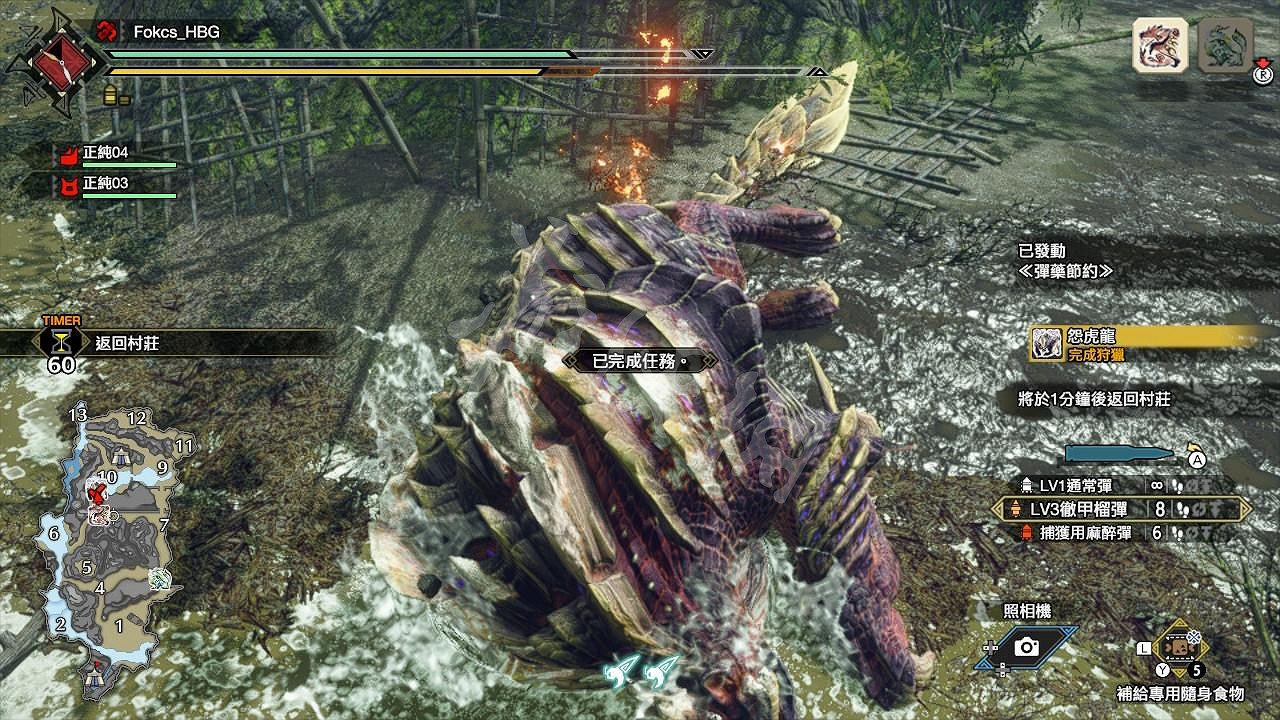The height and width of the screenshot is (720, 1280).
Task: Click the L button prompt beside the item bar
Action: point(1142,647)
